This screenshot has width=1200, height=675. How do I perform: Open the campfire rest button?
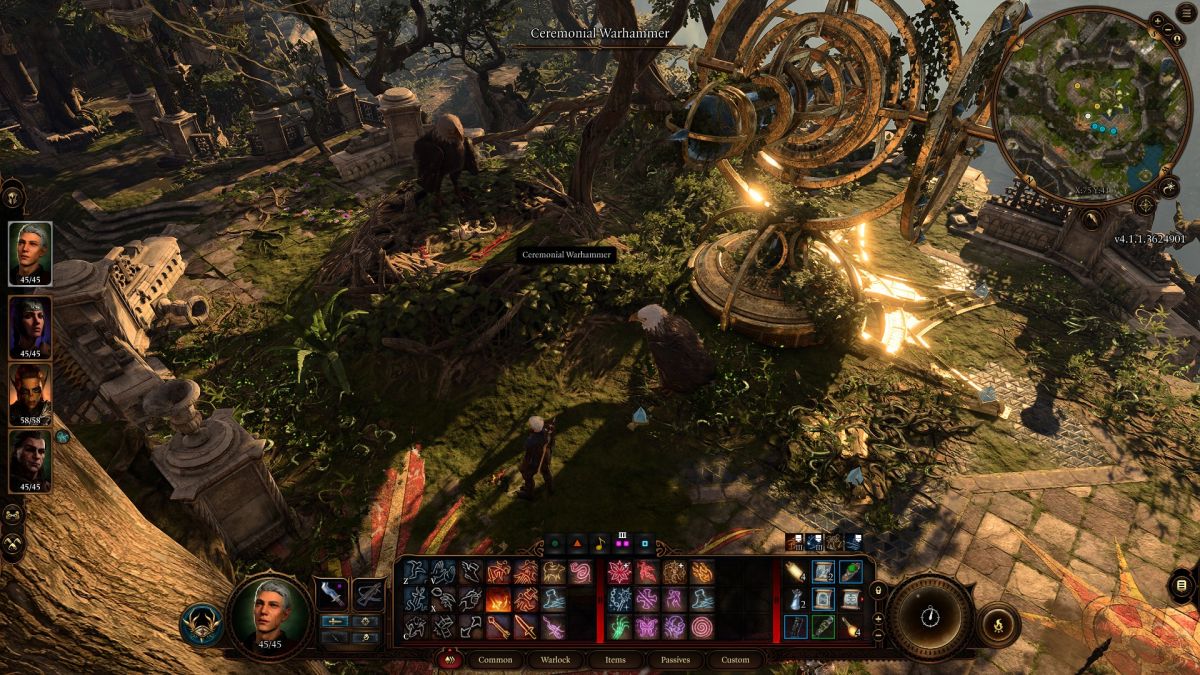pyautogui.click(x=997, y=624)
